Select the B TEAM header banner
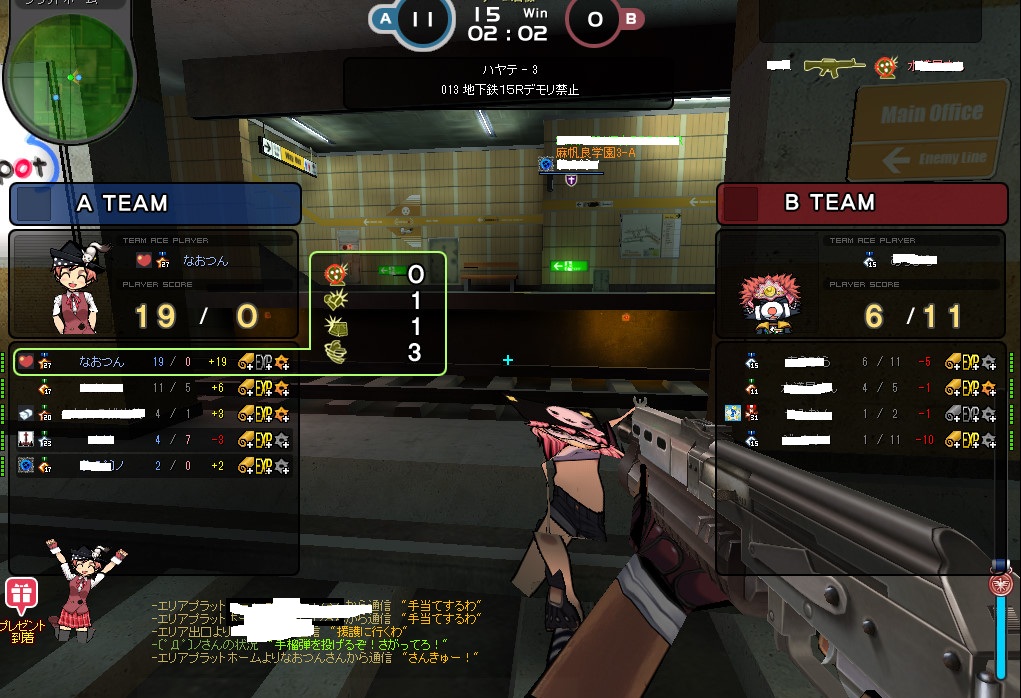 [x=861, y=203]
